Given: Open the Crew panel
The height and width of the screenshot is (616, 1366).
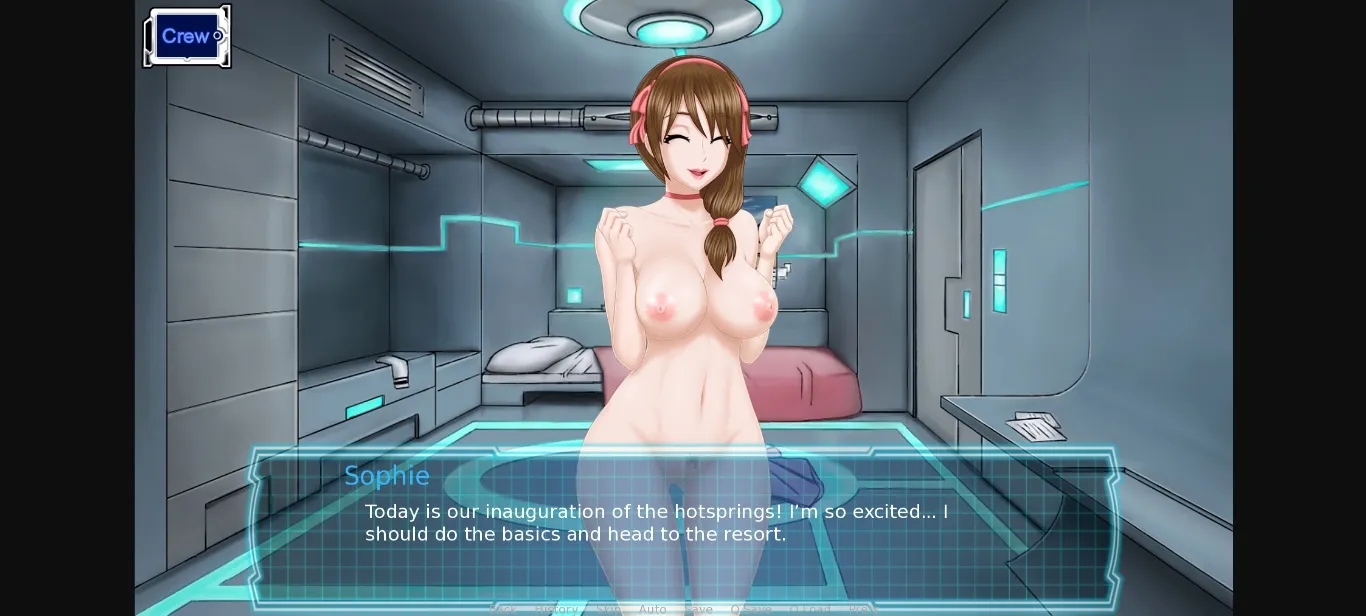Looking at the screenshot, I should pyautogui.click(x=187, y=37).
